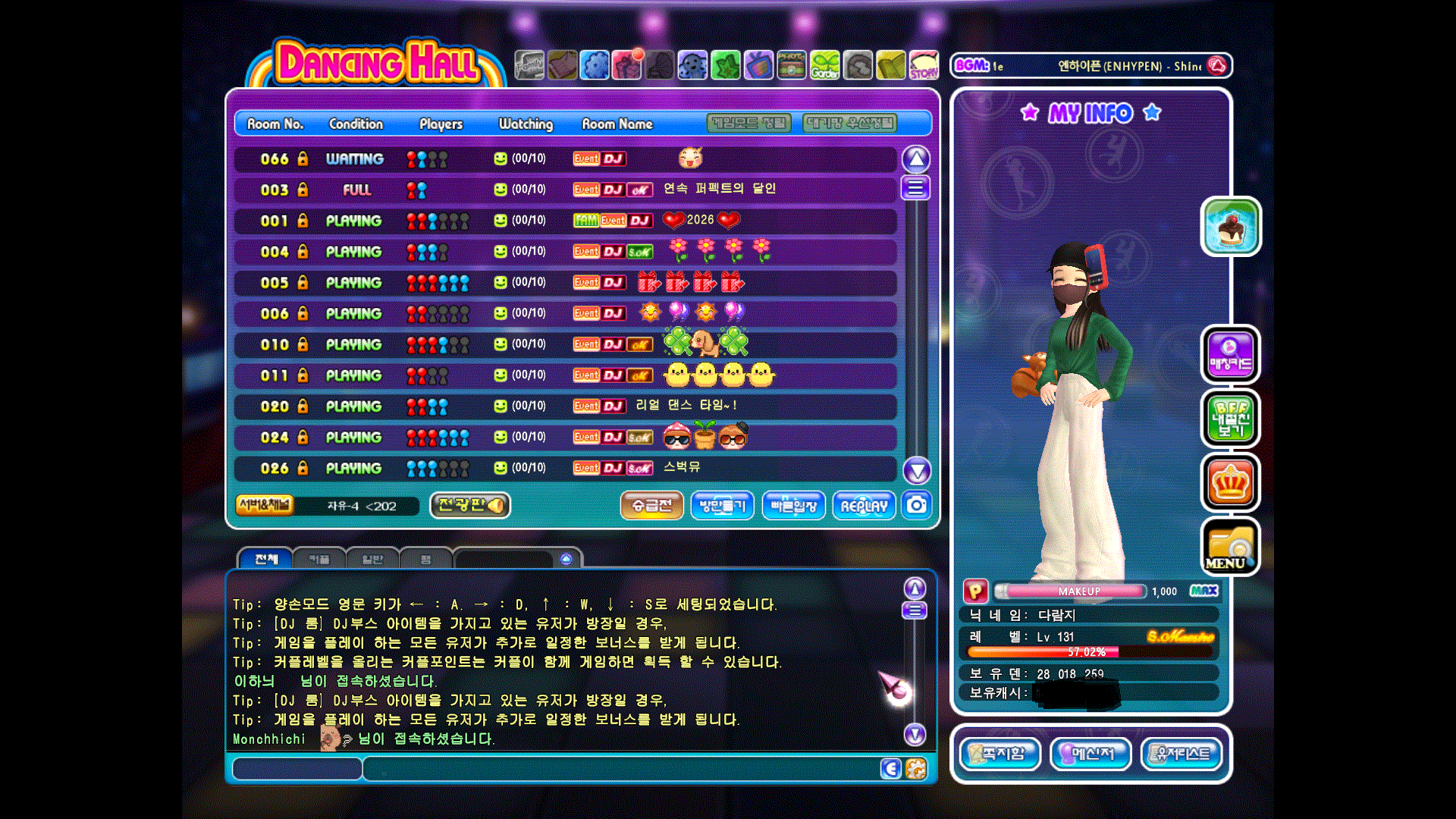
Task: Open the 매칭카드 matching card button
Action: tap(1230, 355)
